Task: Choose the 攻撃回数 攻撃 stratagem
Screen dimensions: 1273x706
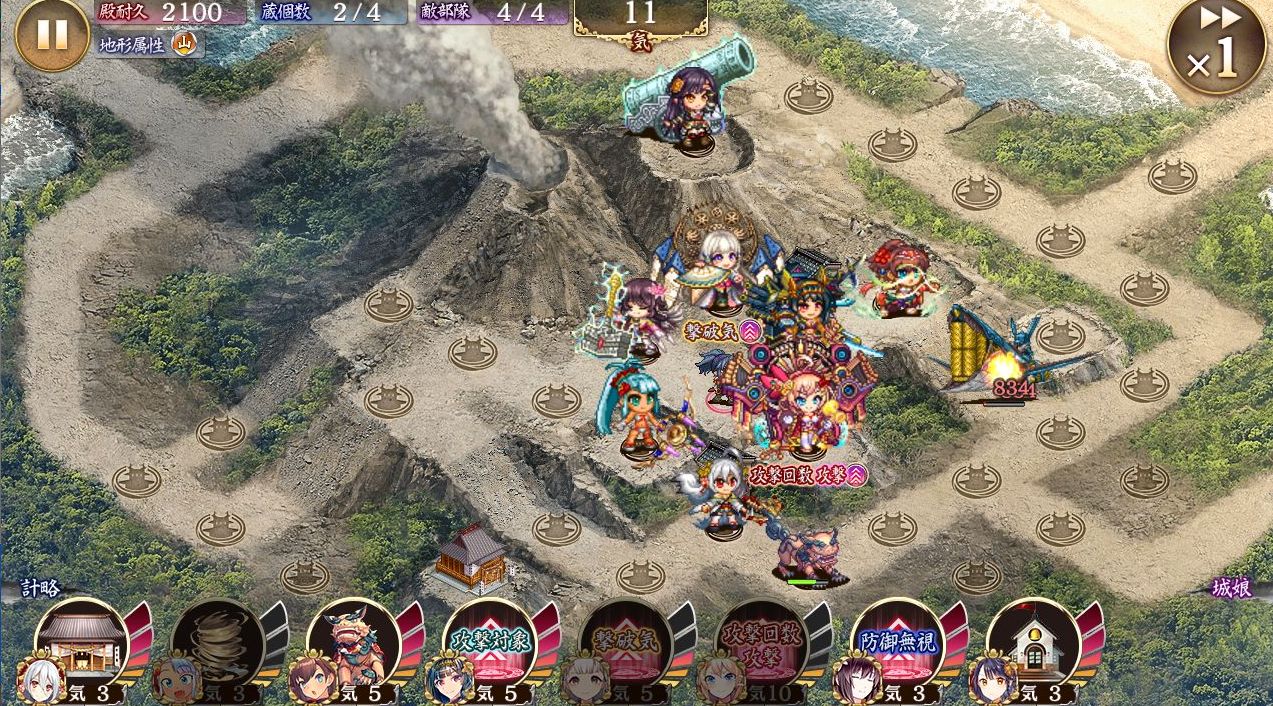Action: pyautogui.click(x=761, y=640)
